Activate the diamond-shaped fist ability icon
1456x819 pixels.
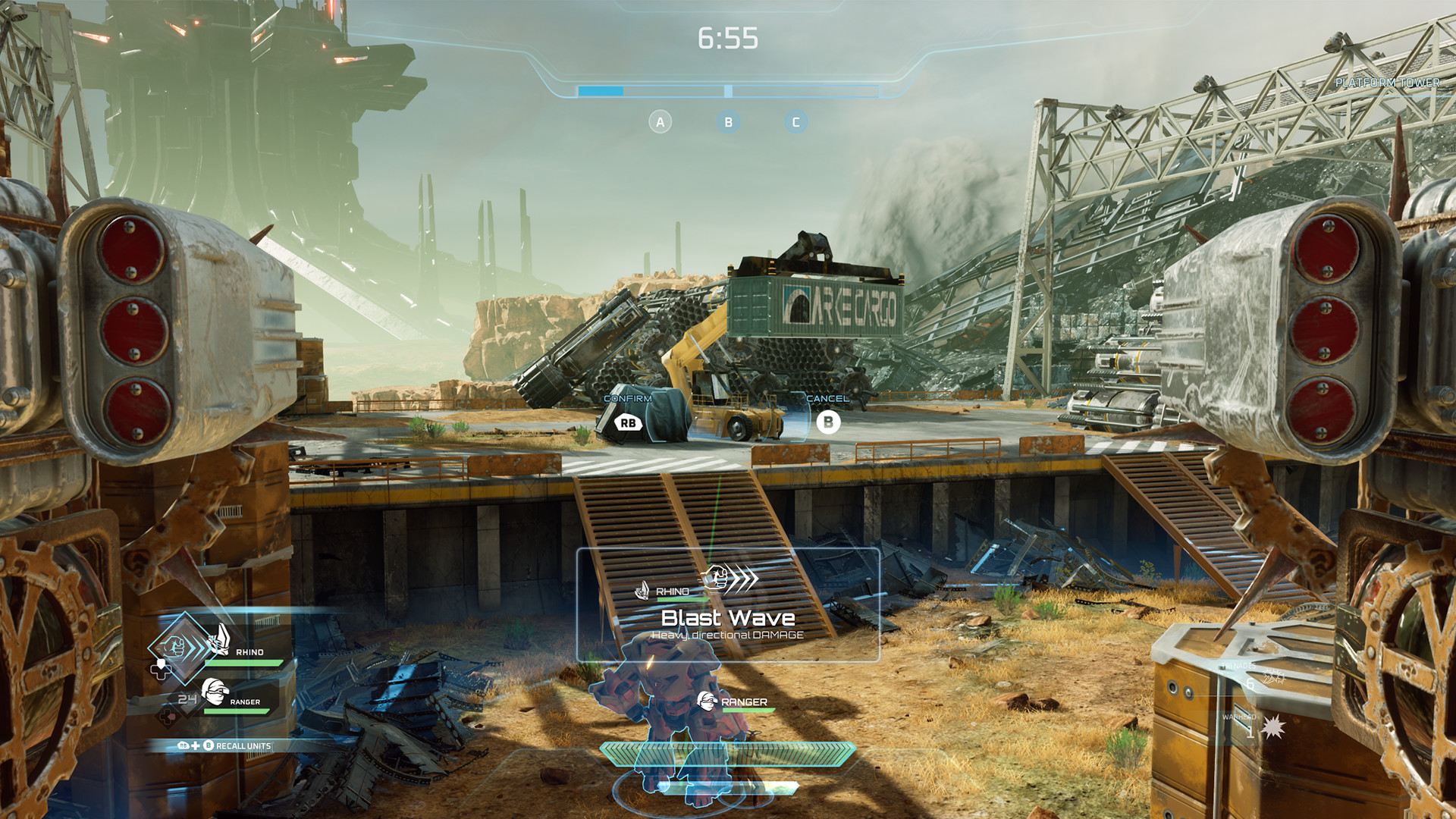pos(177,646)
